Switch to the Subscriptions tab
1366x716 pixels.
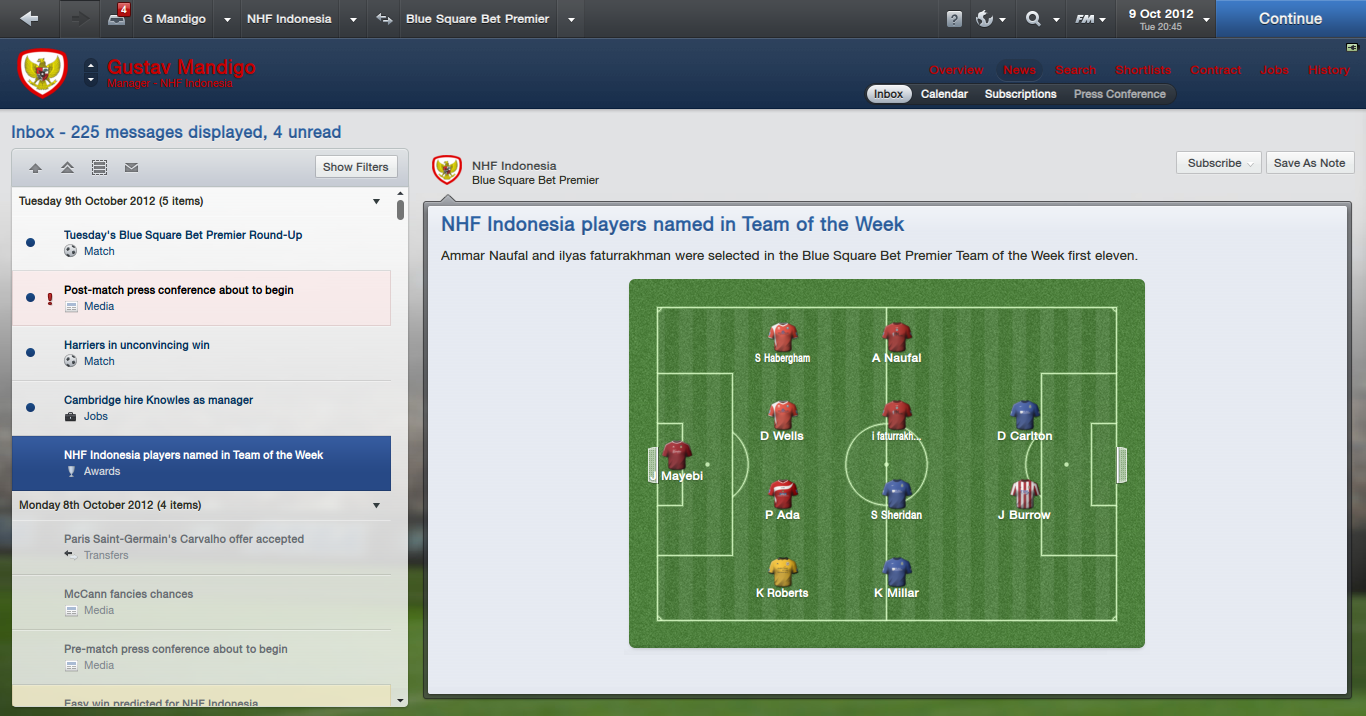(x=1020, y=94)
